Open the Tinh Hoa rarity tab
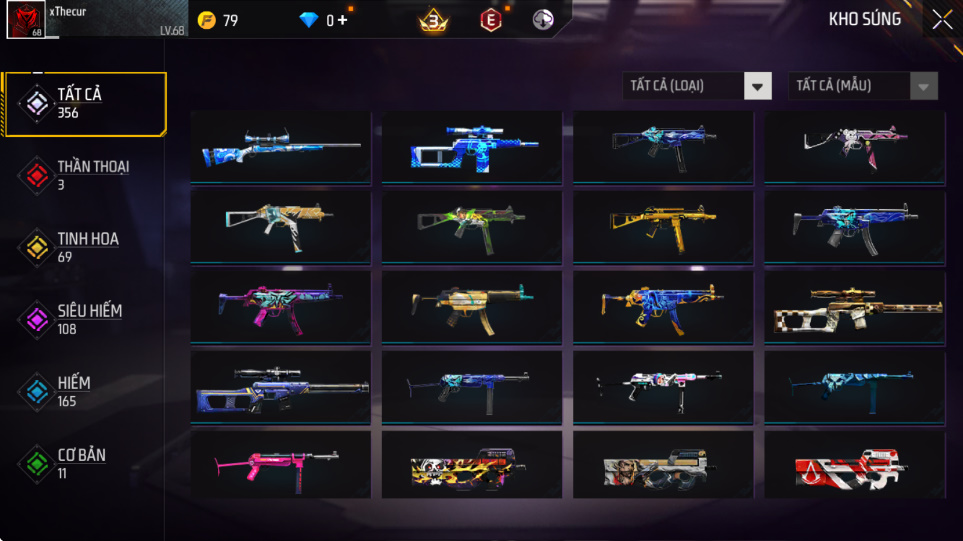This screenshot has height=541, width=963. coord(84,247)
